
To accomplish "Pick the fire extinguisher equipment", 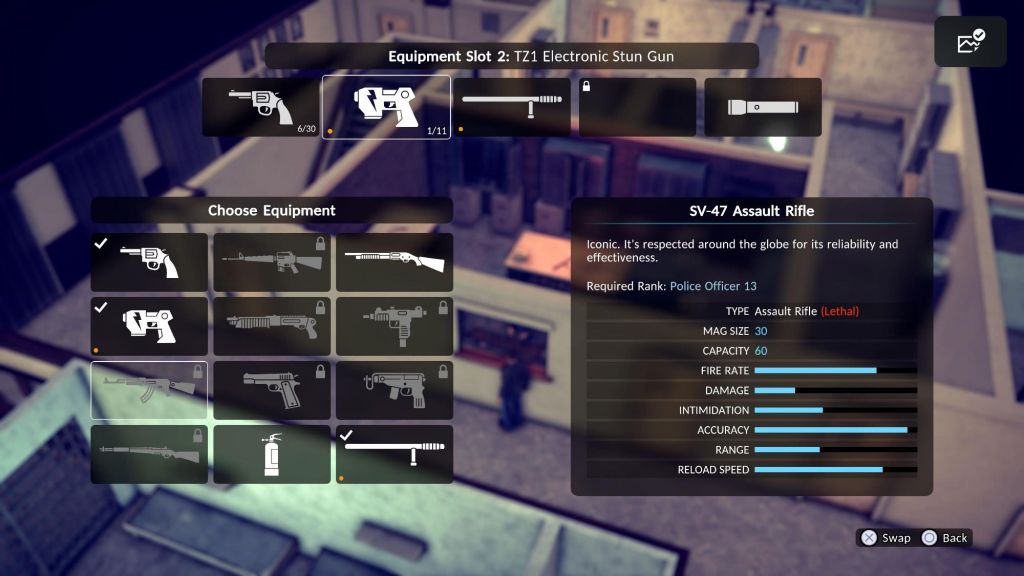I will 271,455.
